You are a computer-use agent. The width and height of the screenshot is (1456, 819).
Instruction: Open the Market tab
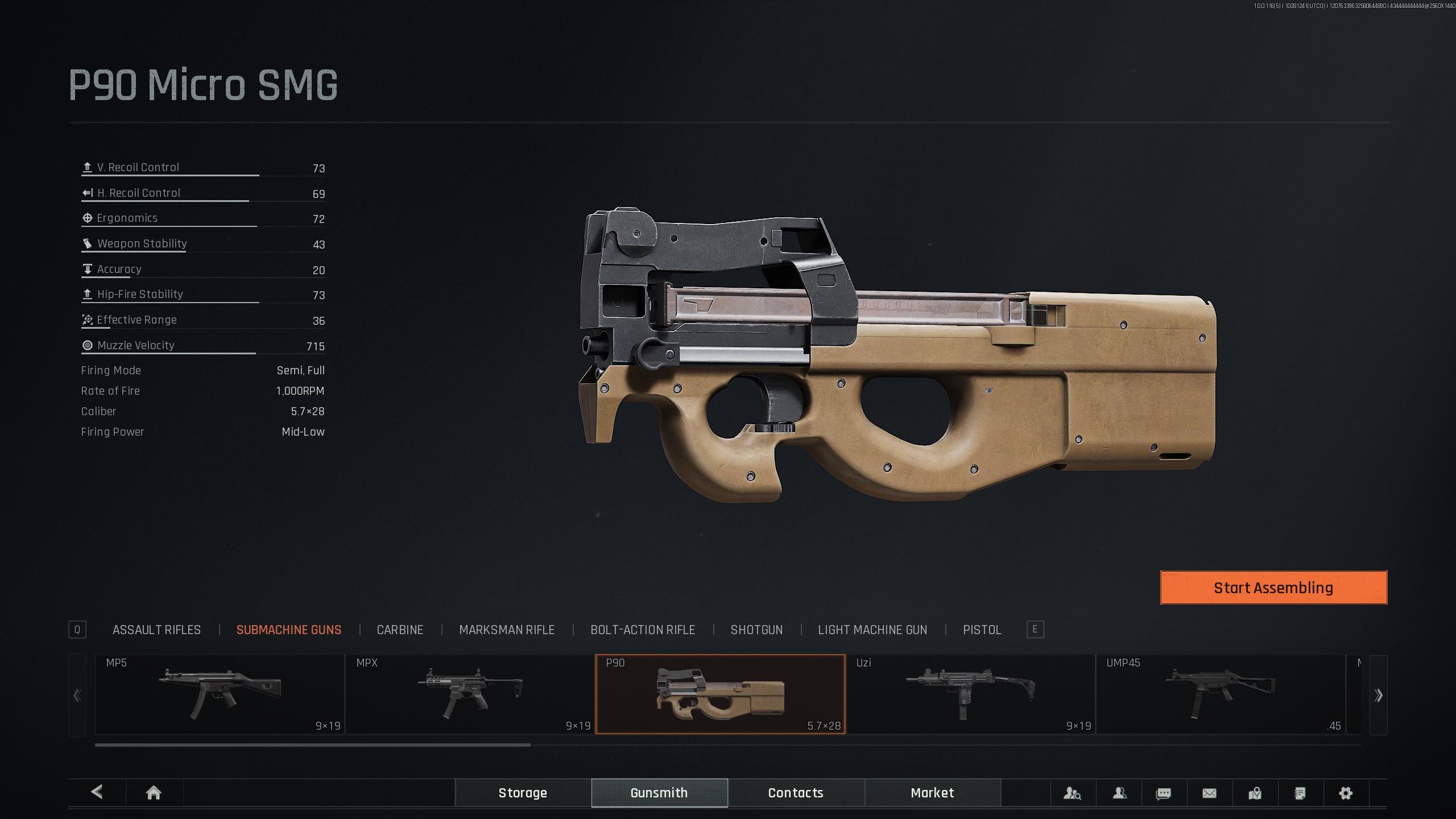click(932, 793)
